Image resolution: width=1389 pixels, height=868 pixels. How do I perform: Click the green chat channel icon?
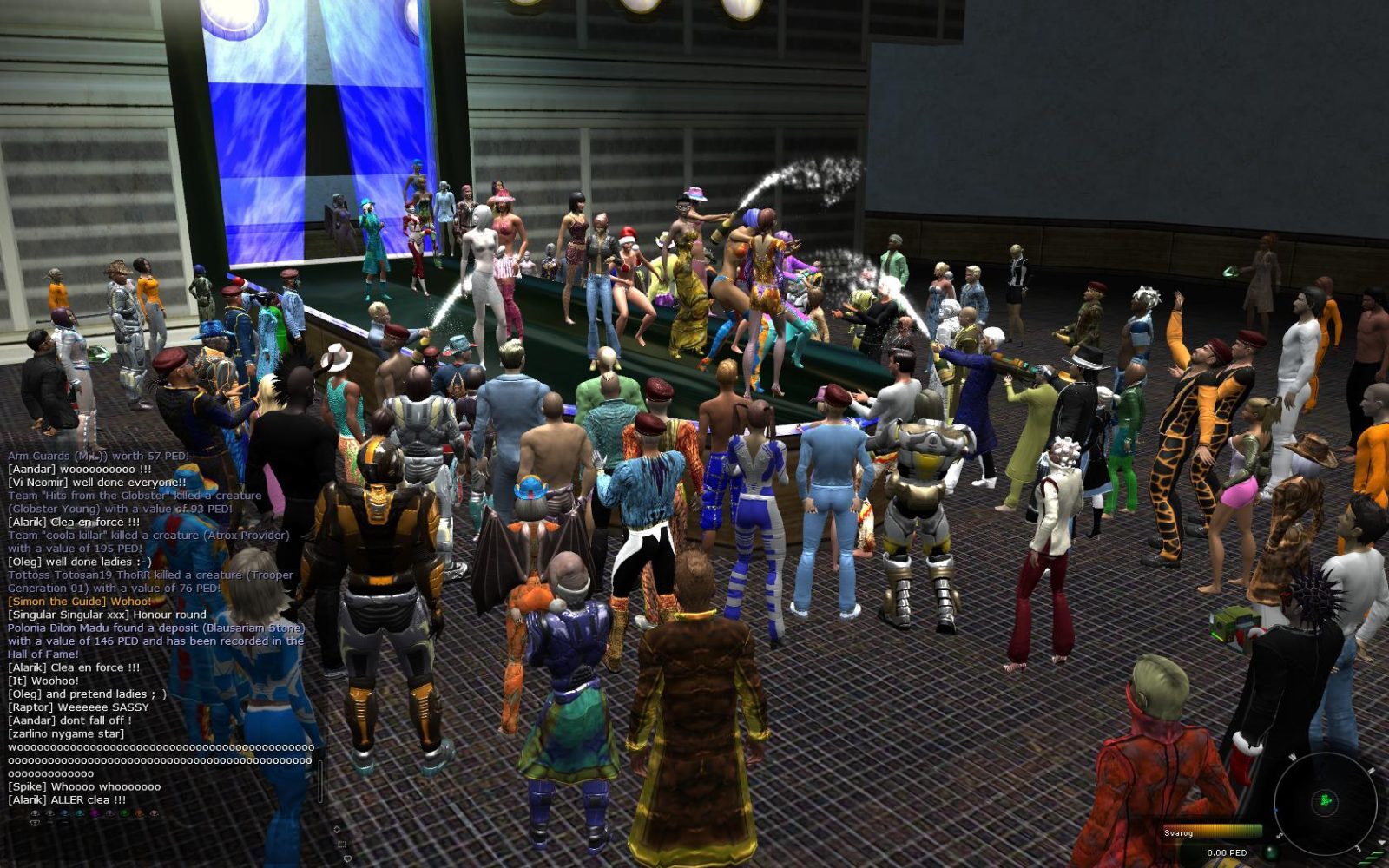pyautogui.click(x=124, y=812)
